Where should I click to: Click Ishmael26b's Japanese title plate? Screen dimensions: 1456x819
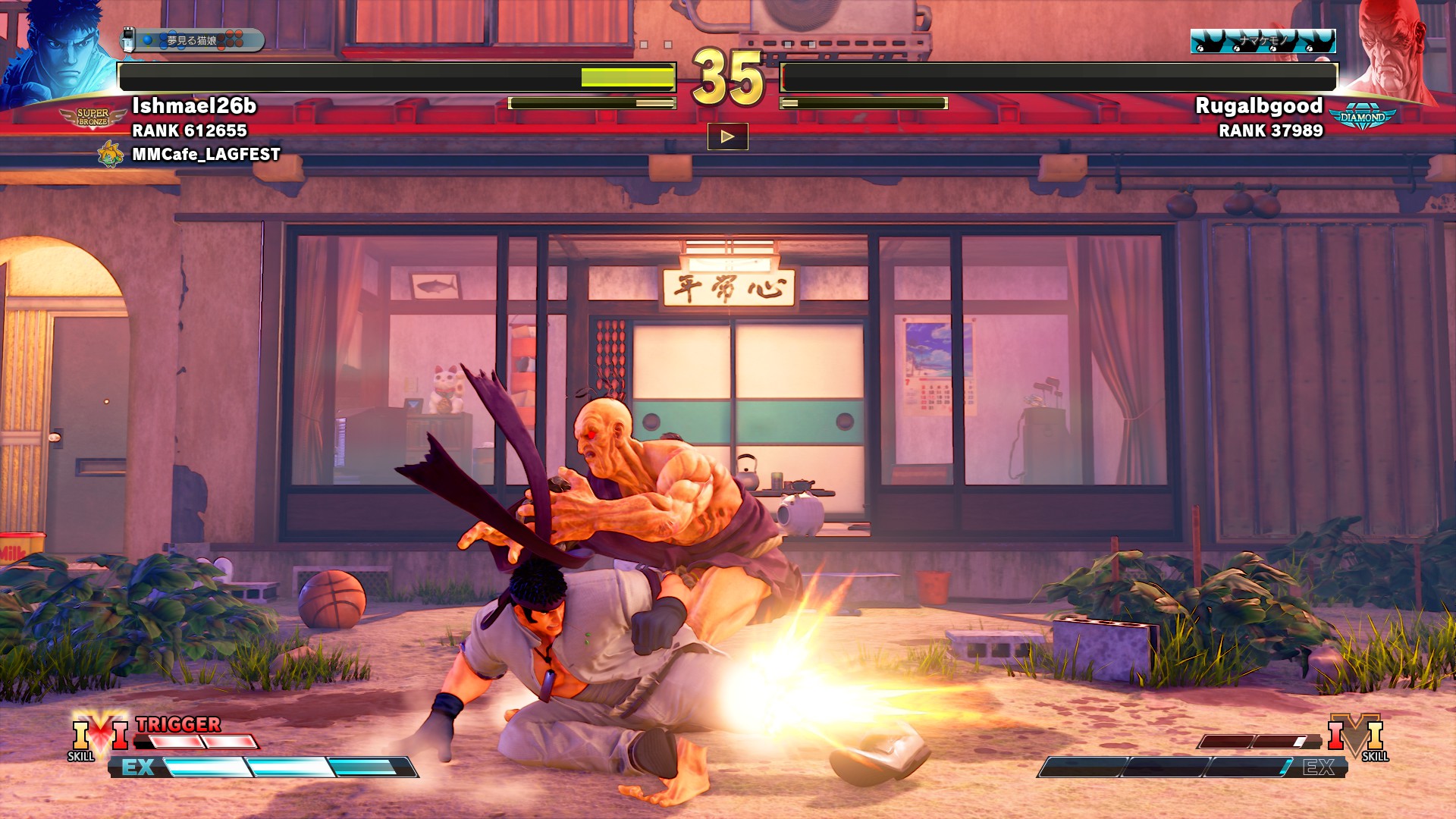tap(193, 40)
